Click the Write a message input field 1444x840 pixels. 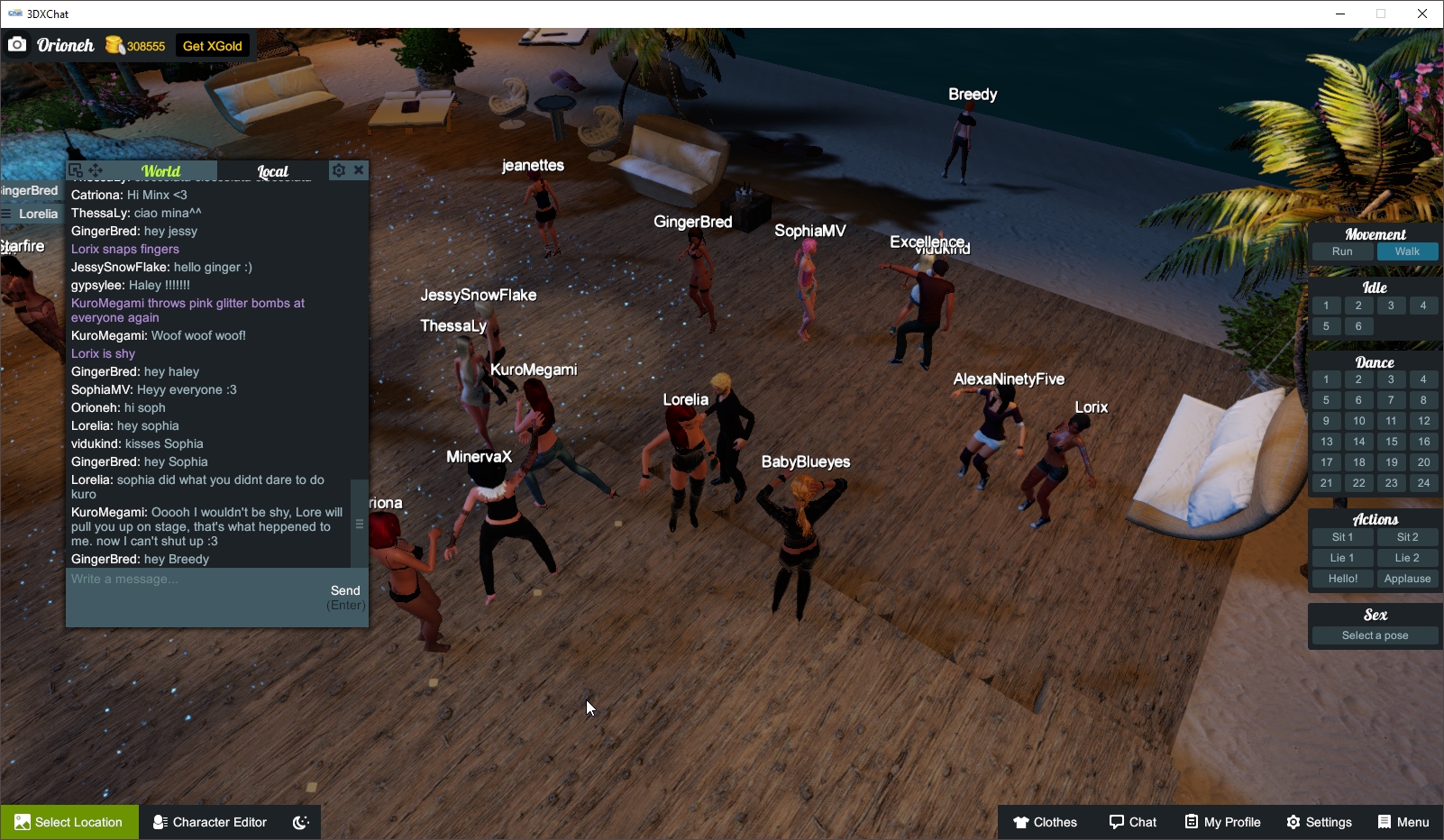pyautogui.click(x=180, y=580)
